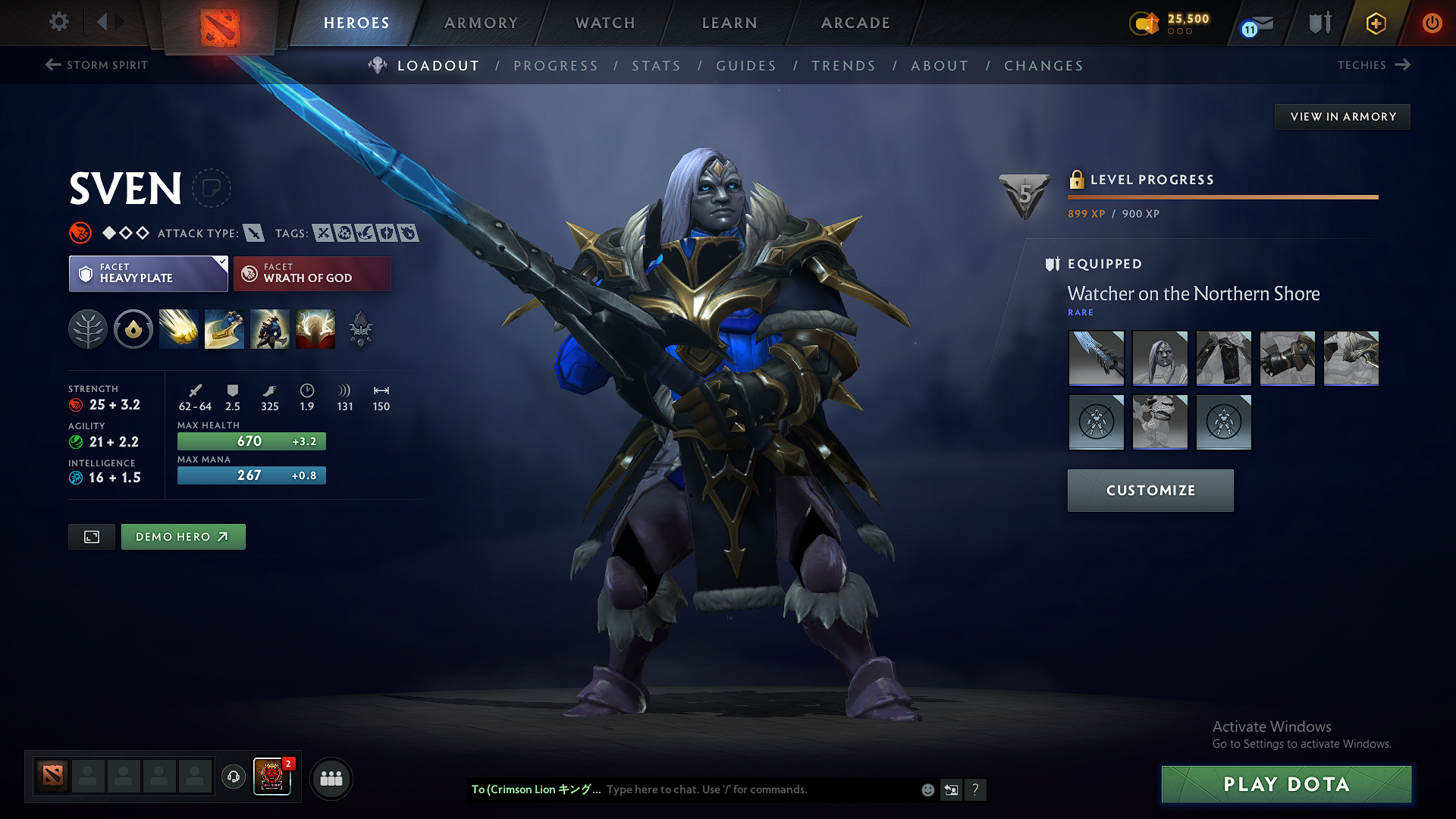The image size is (1456, 819).
Task: View the God's Strength ultimate icon
Action: [x=315, y=328]
